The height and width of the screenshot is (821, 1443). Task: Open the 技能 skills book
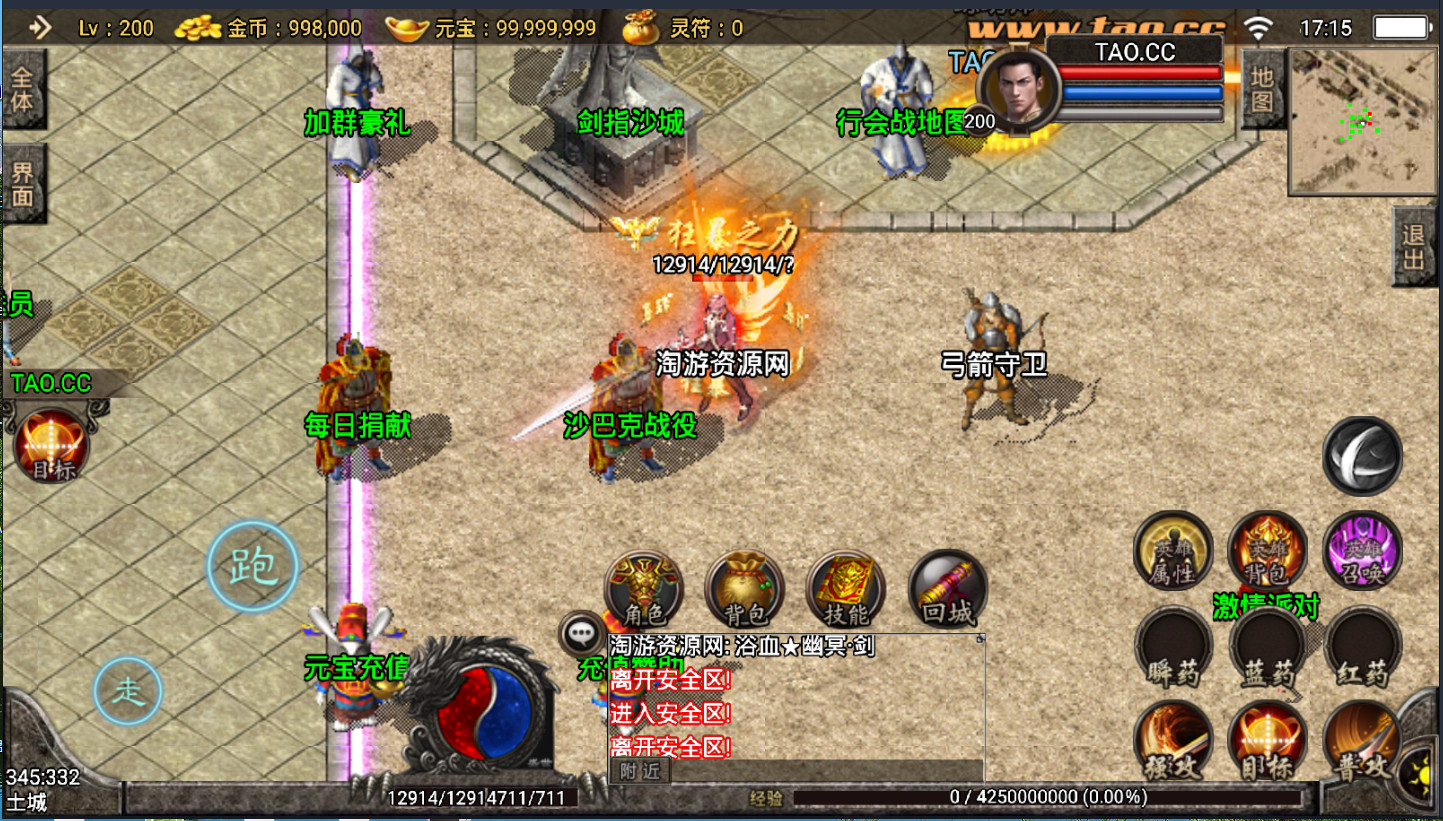coord(845,590)
